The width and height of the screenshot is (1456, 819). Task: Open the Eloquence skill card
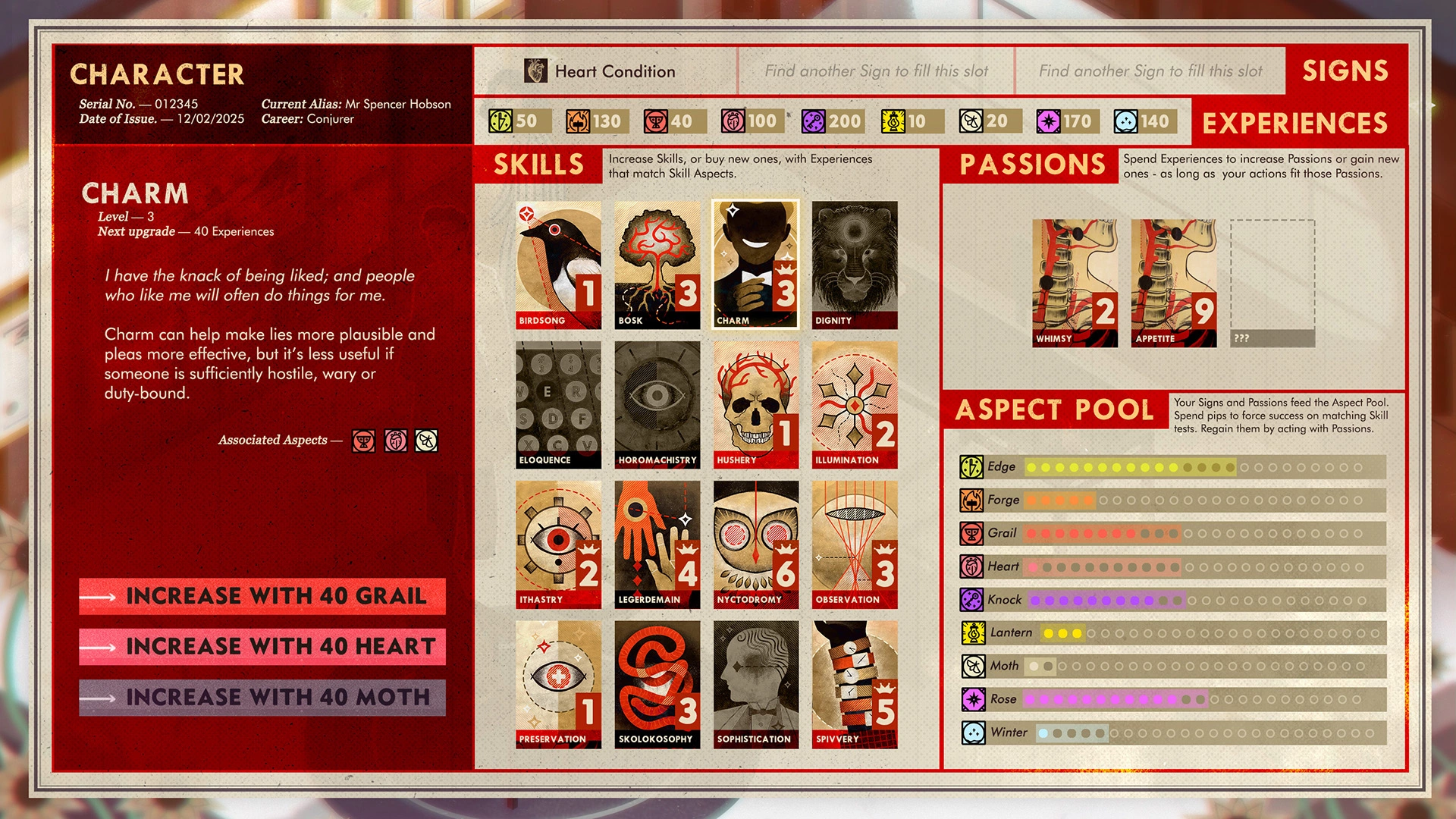click(x=558, y=404)
